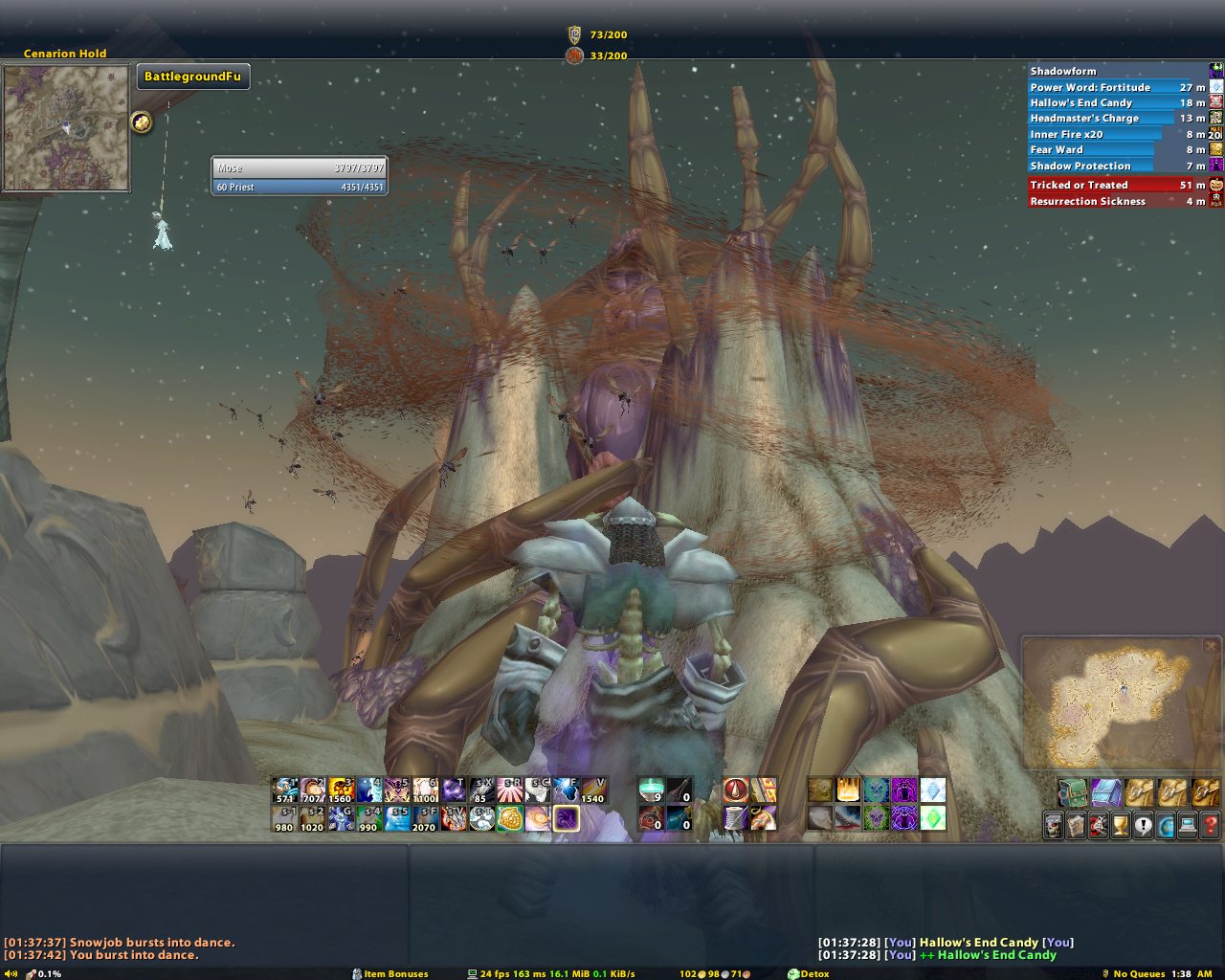Open the character info micro button
Viewport: 1225px width, 980px height.
click(x=1054, y=824)
